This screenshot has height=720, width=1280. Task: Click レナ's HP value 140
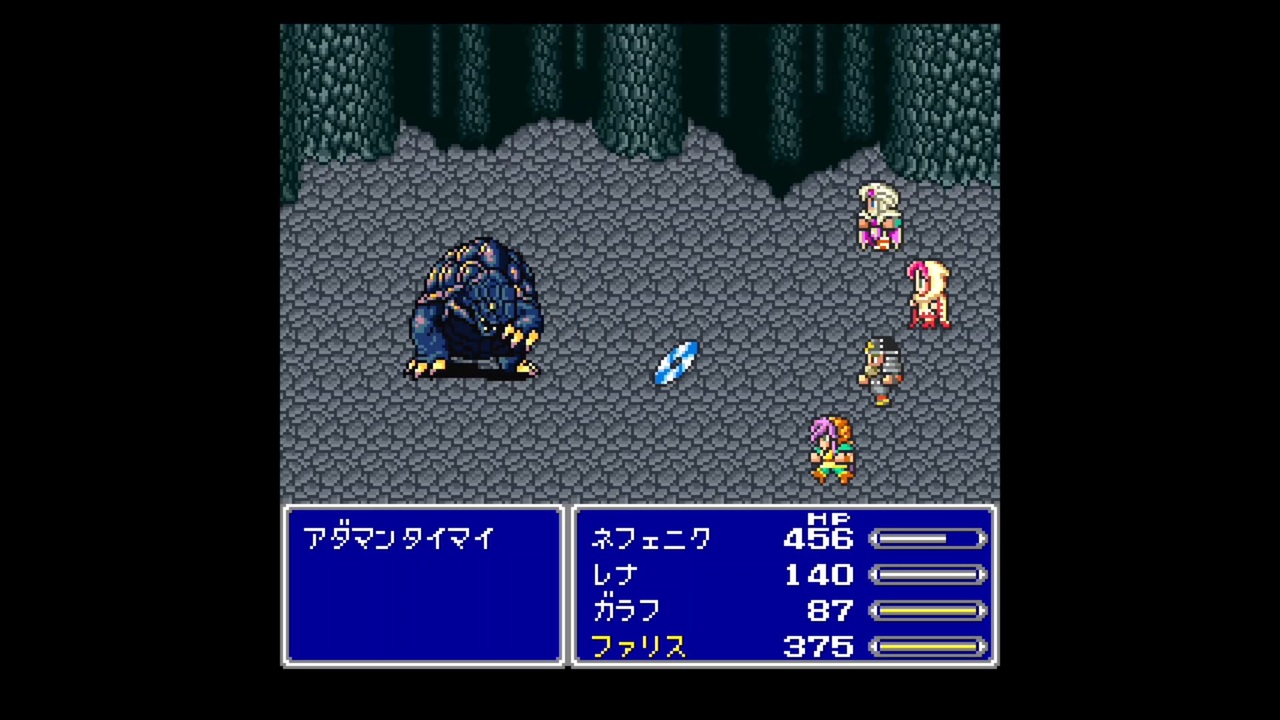818,575
